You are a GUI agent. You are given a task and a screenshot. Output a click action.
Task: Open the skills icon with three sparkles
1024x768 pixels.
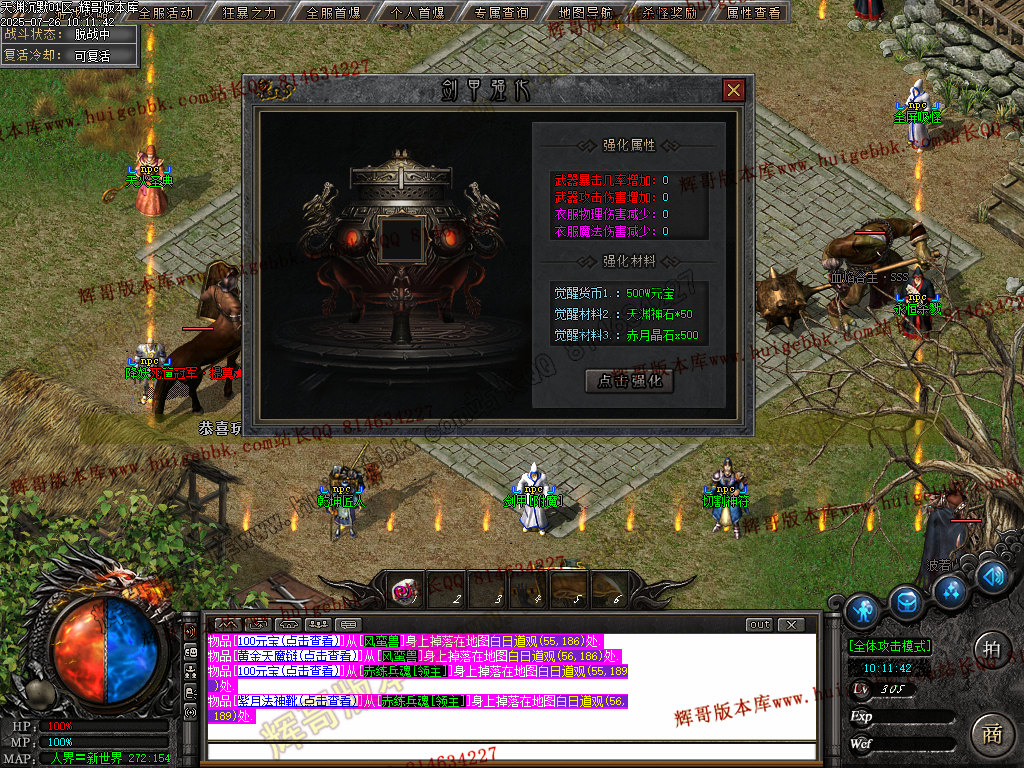950,589
